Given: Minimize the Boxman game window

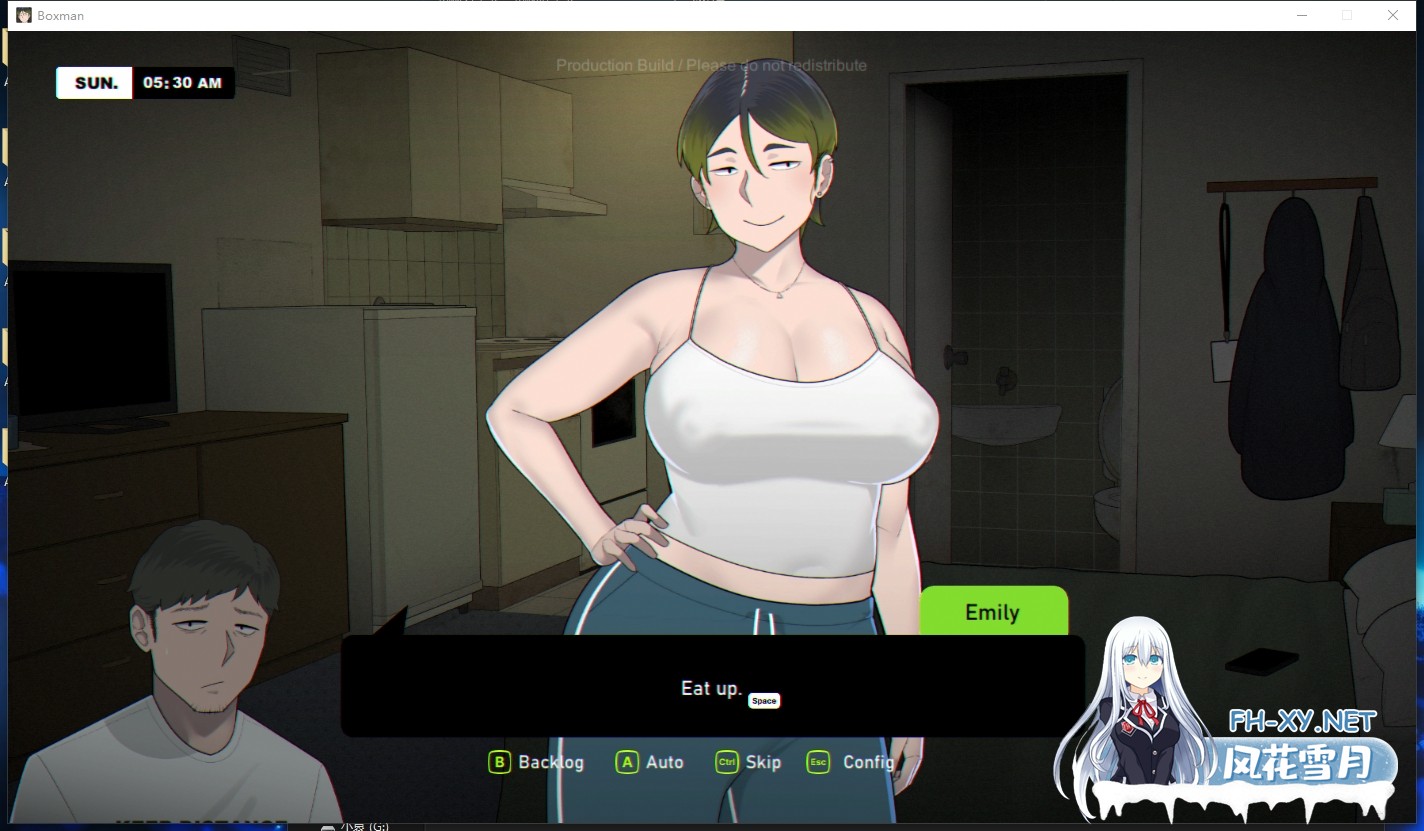Looking at the screenshot, I should 1301,15.
